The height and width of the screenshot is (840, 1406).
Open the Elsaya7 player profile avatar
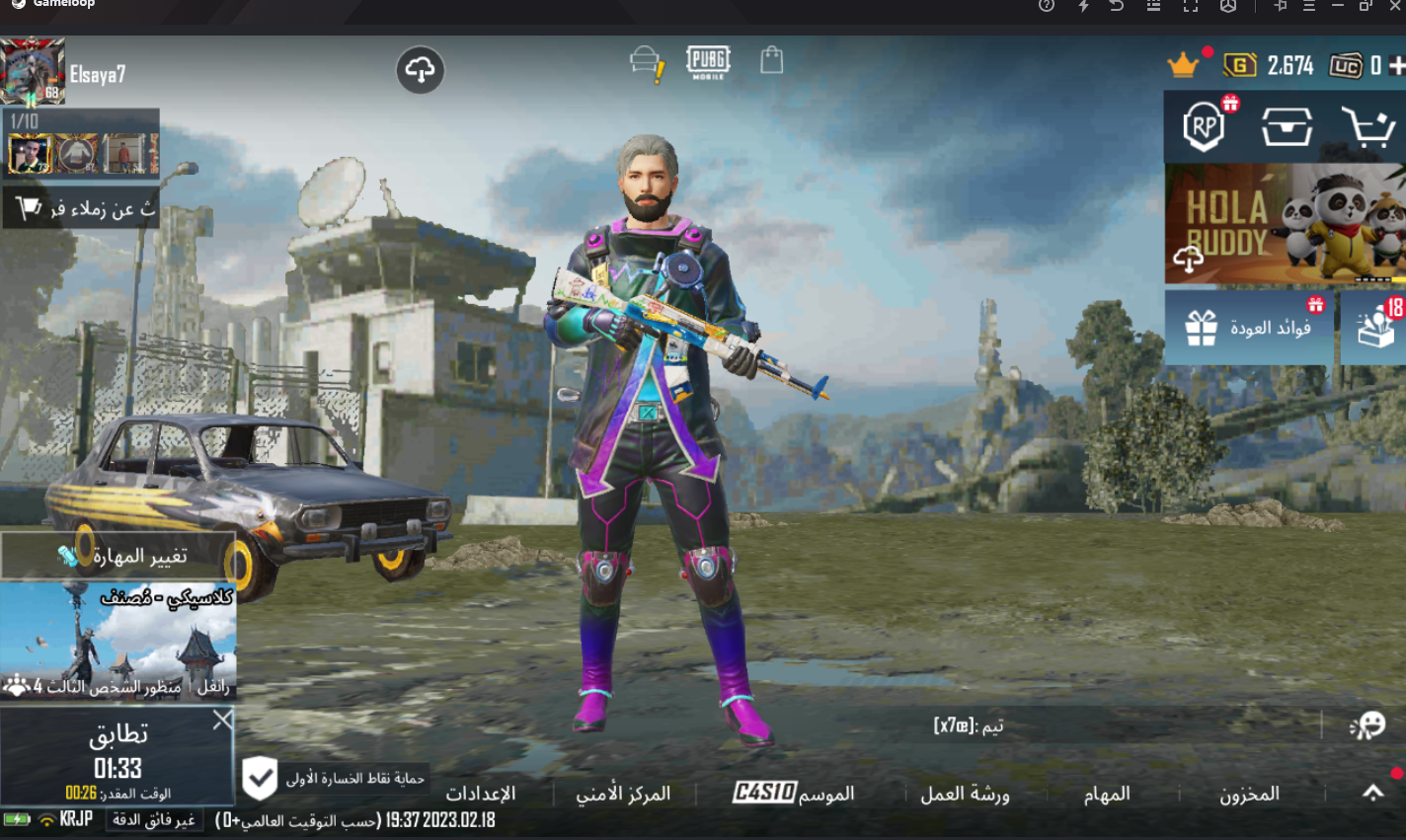pos(34,71)
